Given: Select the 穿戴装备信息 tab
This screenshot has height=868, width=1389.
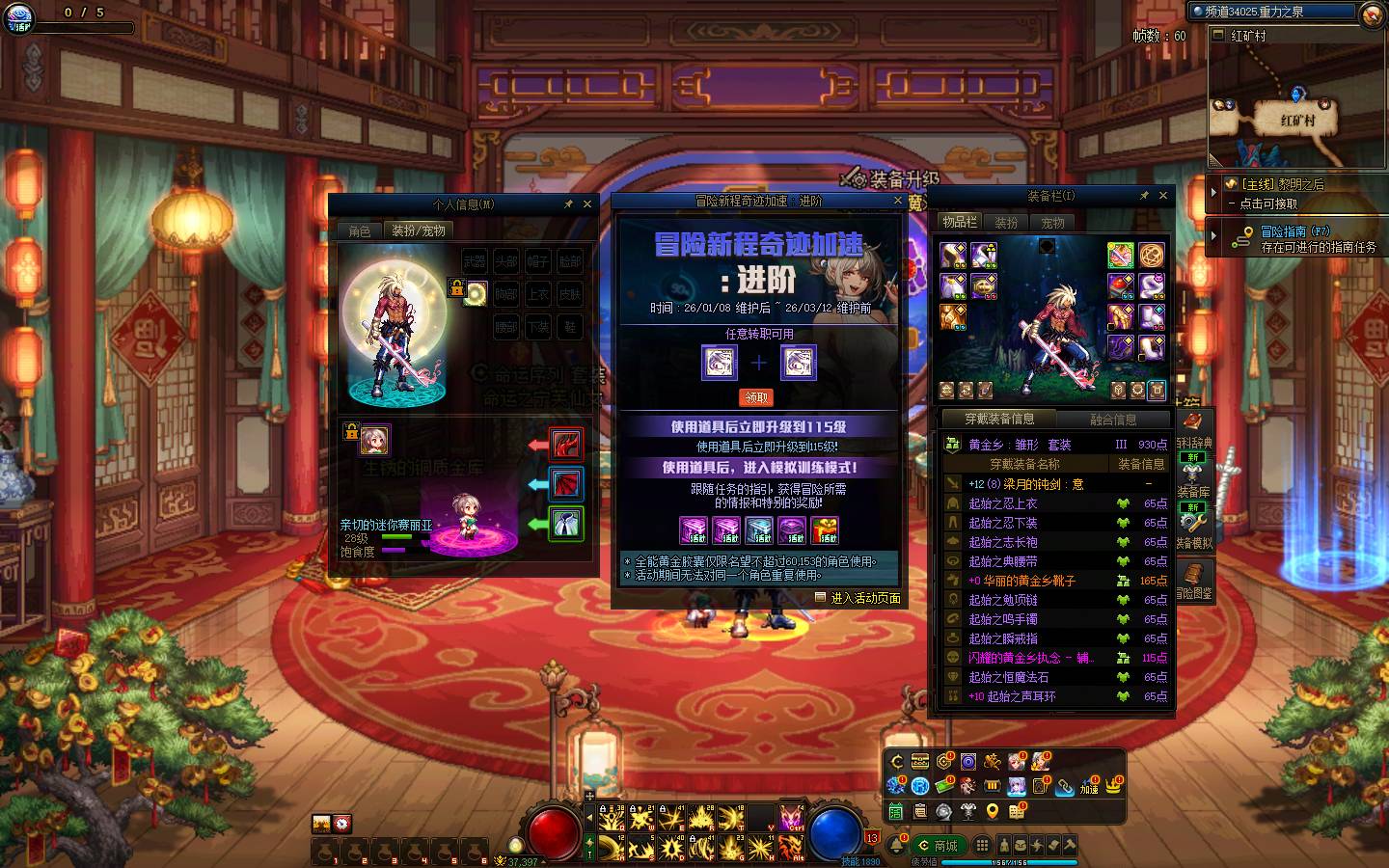Looking at the screenshot, I should pos(999,420).
